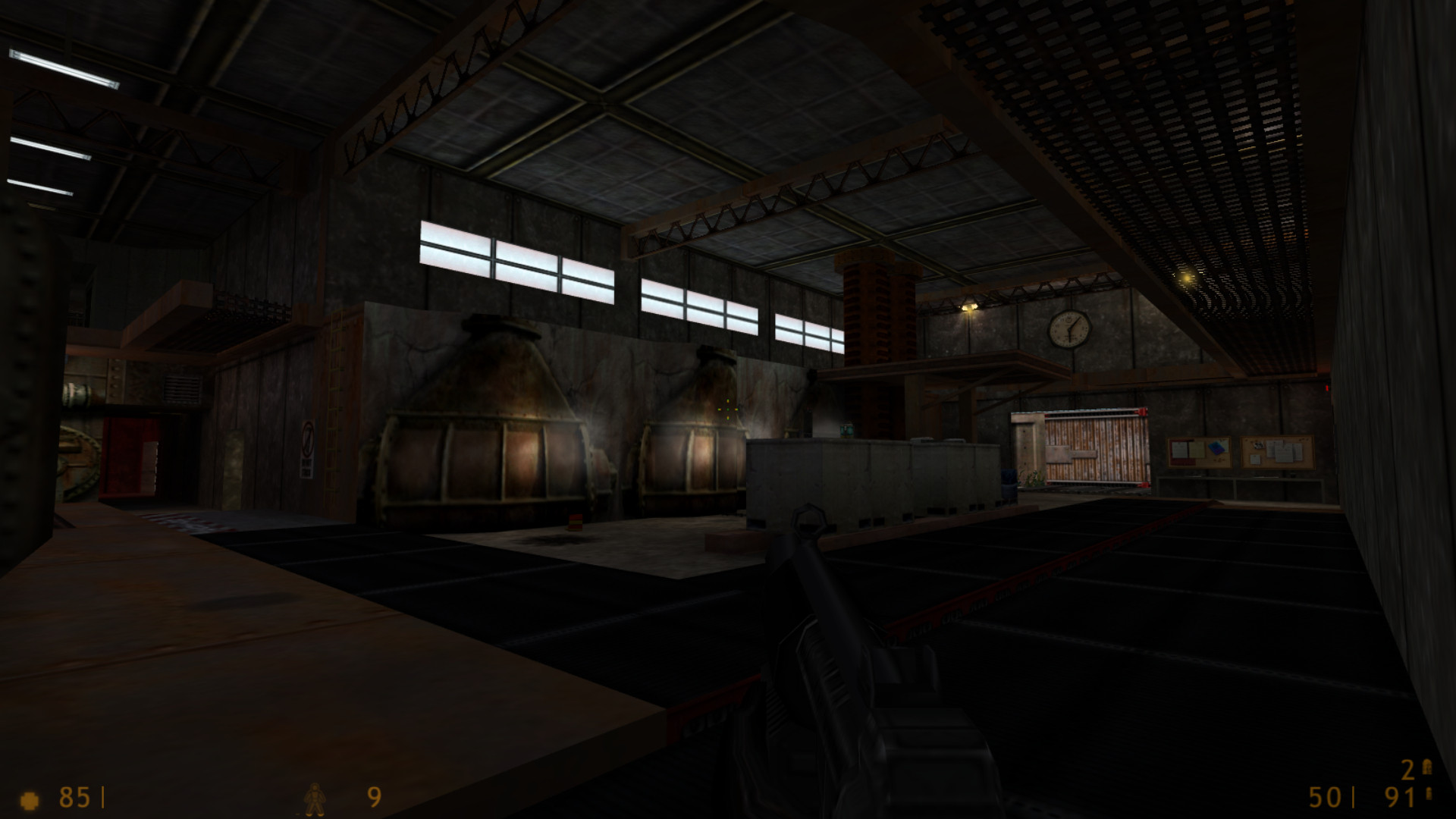Click the right bulletin board with notes
The image size is (1456, 819).
pos(1277,453)
